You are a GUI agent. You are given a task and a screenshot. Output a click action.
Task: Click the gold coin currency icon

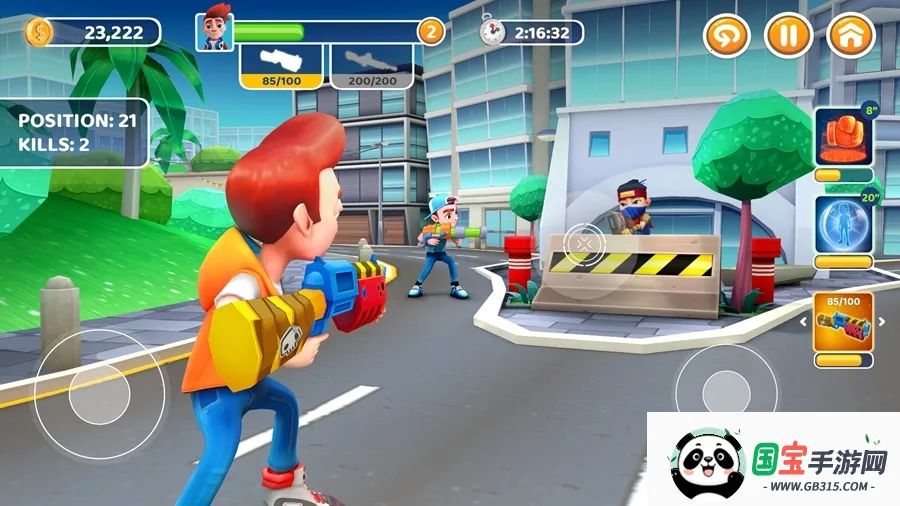click(x=38, y=32)
